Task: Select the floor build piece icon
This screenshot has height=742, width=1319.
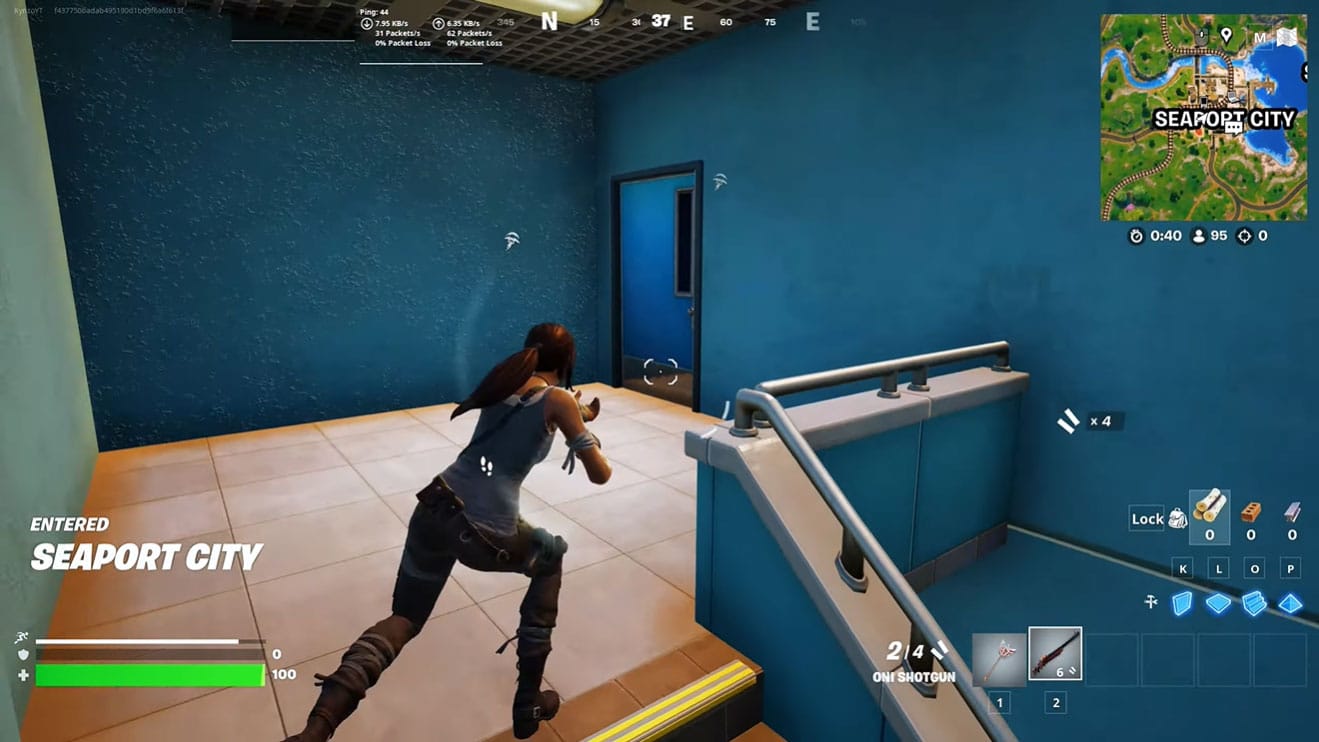Action: tap(1217, 604)
